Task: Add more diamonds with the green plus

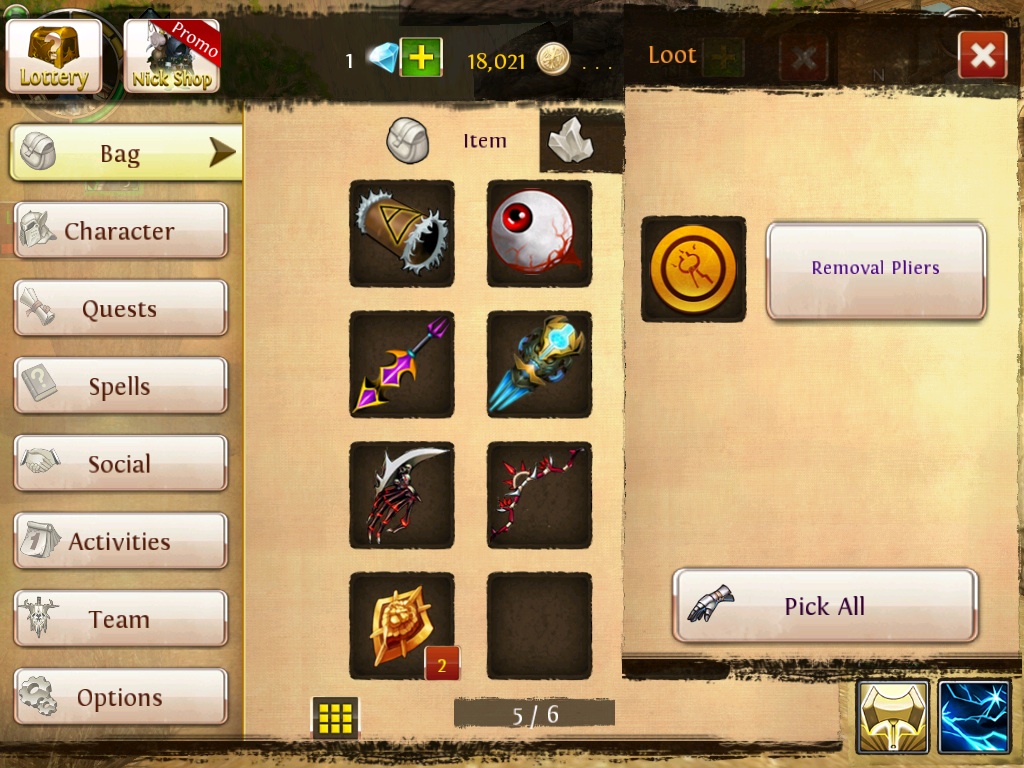Action: tap(421, 58)
